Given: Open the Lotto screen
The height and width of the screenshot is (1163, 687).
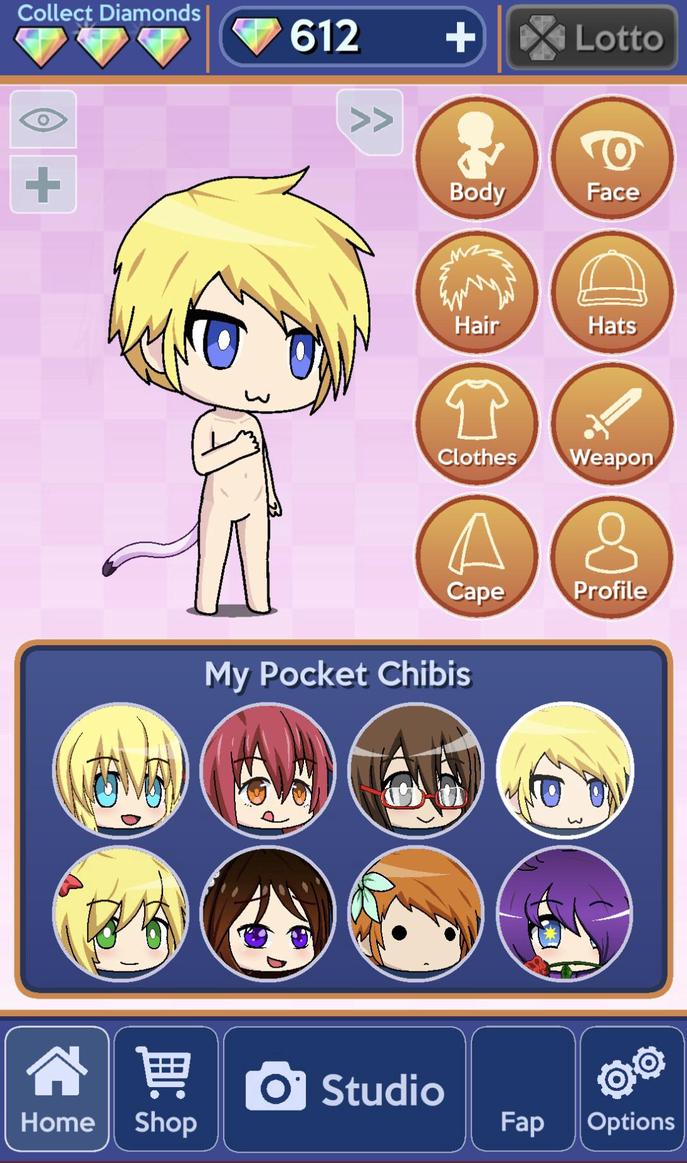Looking at the screenshot, I should tap(592, 38).
